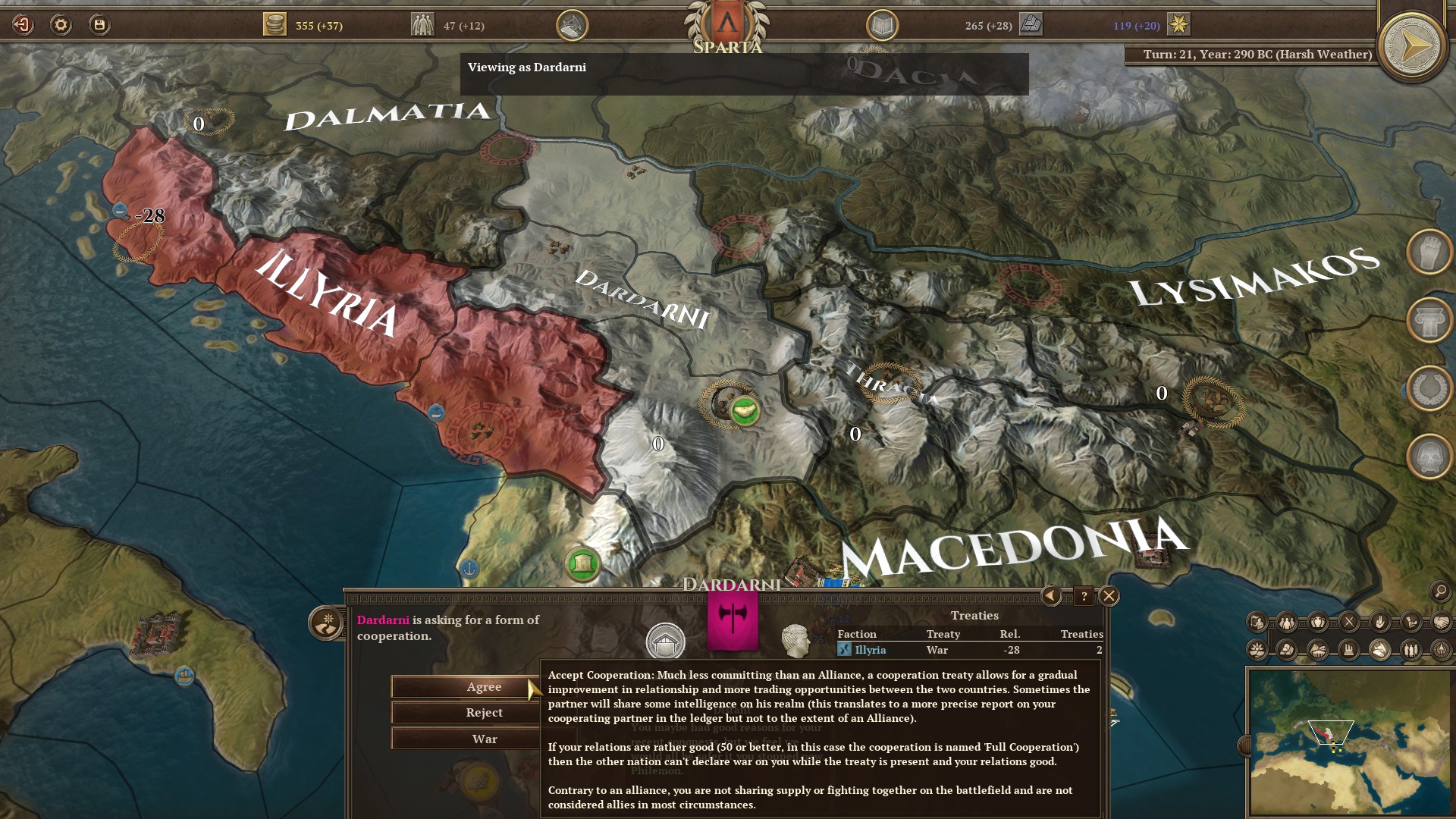Open the military strength map mode
The height and width of the screenshot is (819, 1456).
[1429, 253]
